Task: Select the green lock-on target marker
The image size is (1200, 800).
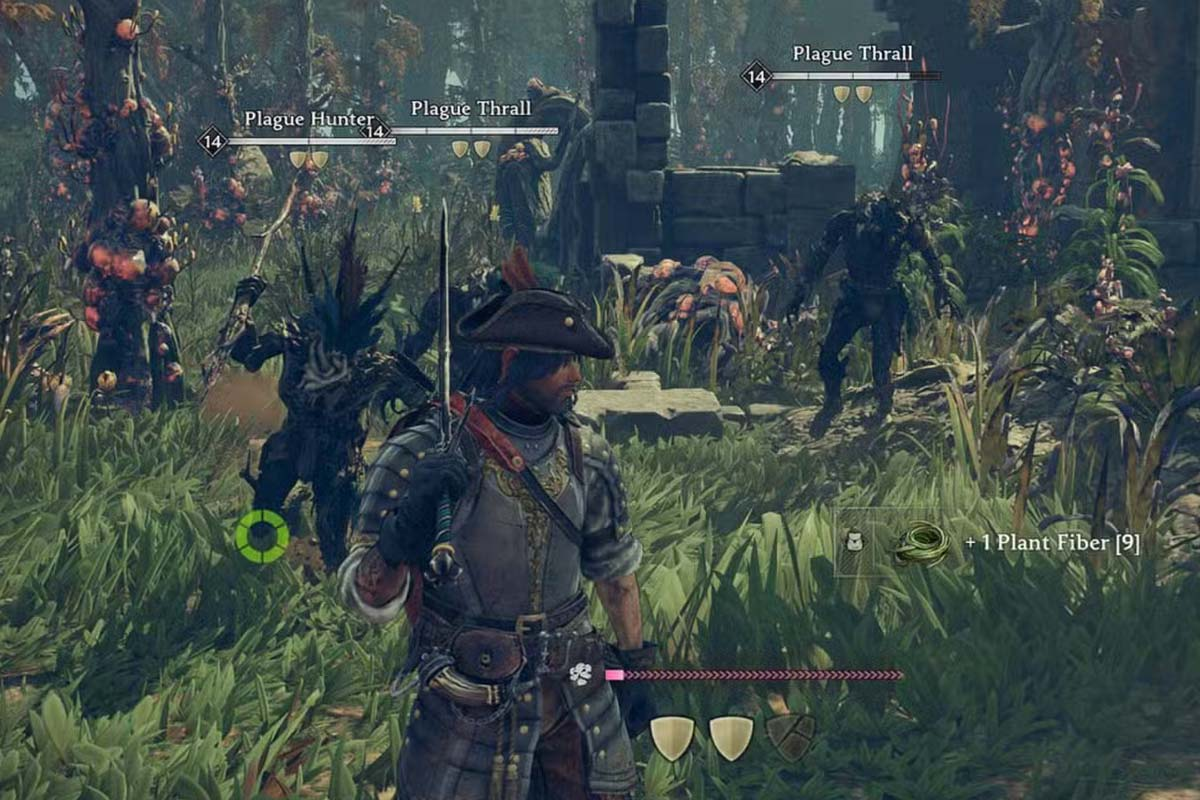Action: click(262, 536)
